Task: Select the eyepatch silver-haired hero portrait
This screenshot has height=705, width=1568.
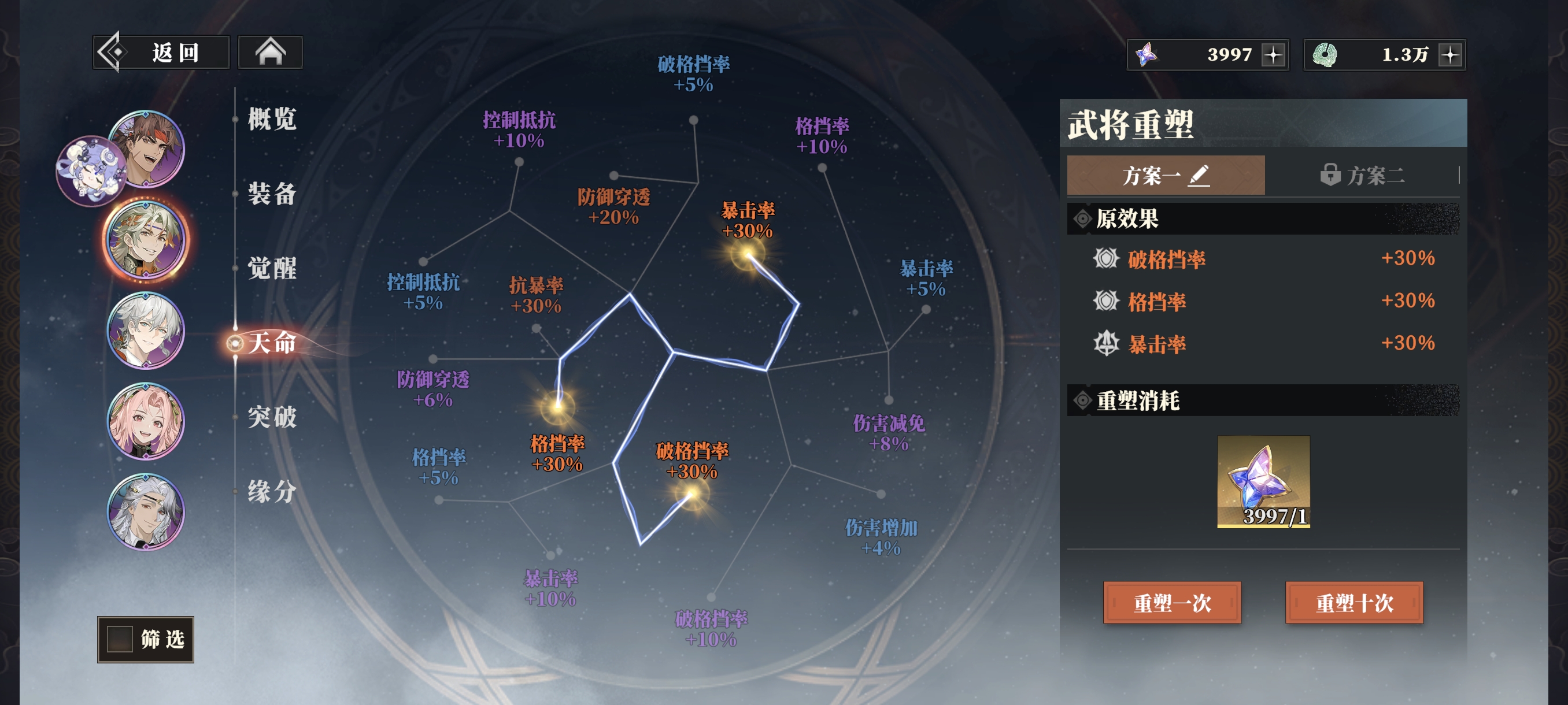Action: [x=146, y=511]
